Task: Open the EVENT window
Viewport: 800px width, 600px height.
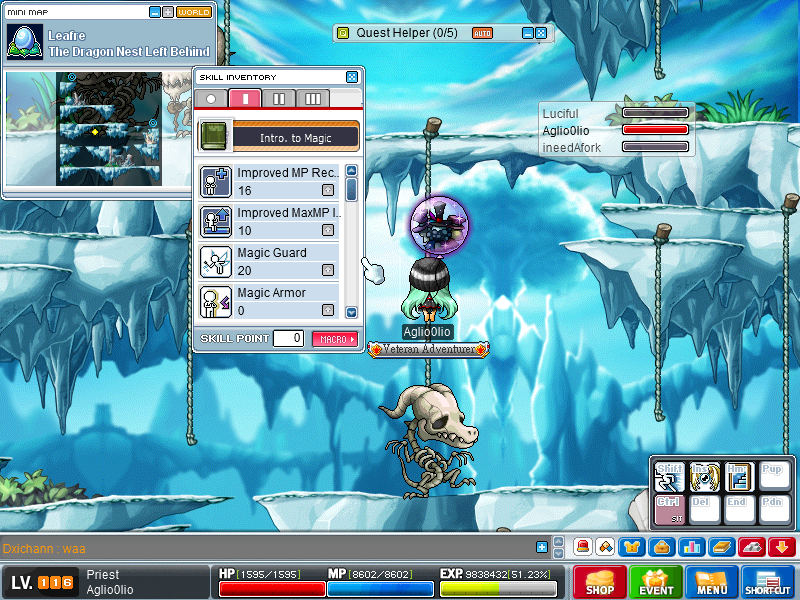Action: point(656,582)
